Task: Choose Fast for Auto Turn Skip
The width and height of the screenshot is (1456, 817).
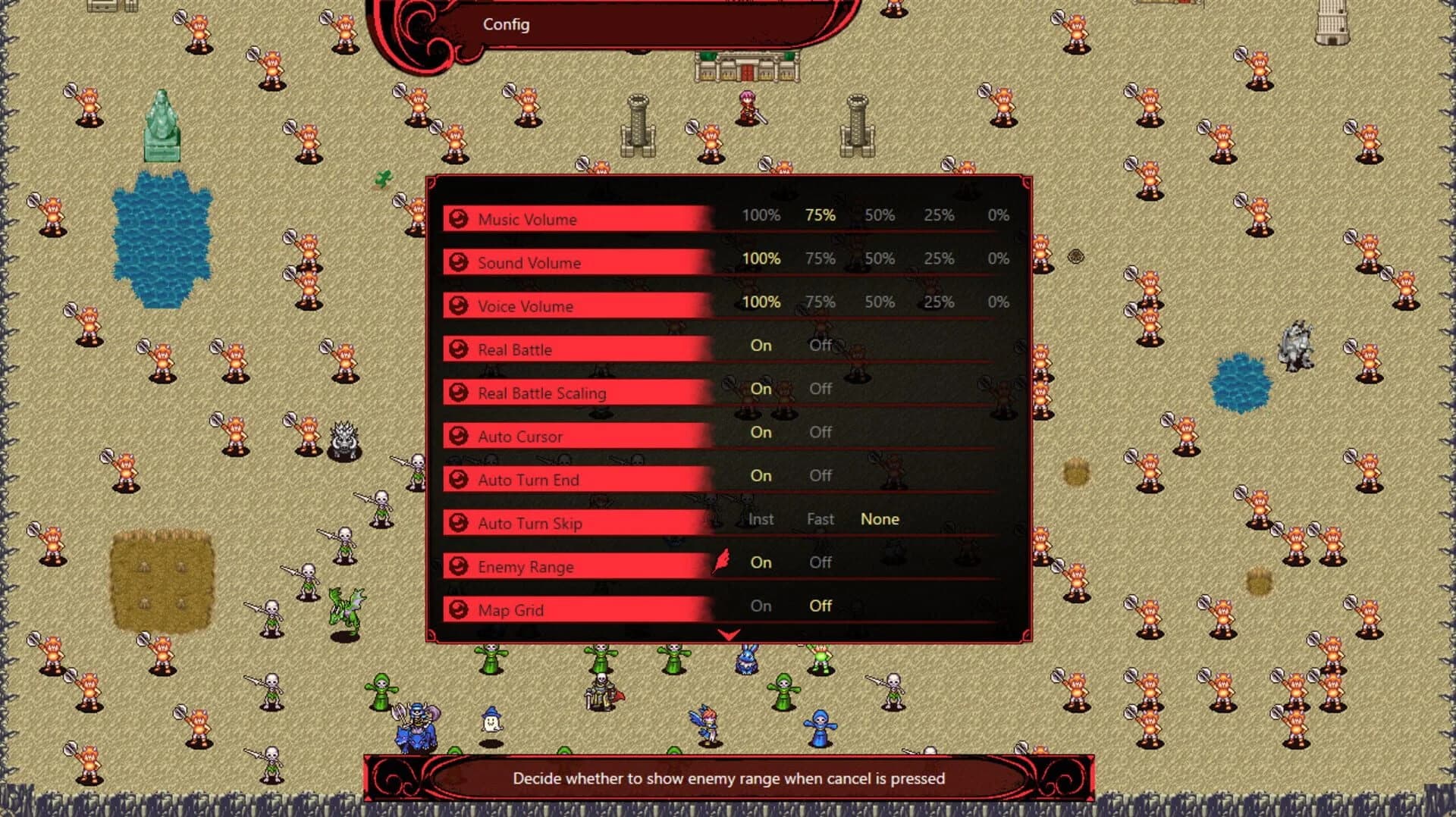Action: (821, 519)
